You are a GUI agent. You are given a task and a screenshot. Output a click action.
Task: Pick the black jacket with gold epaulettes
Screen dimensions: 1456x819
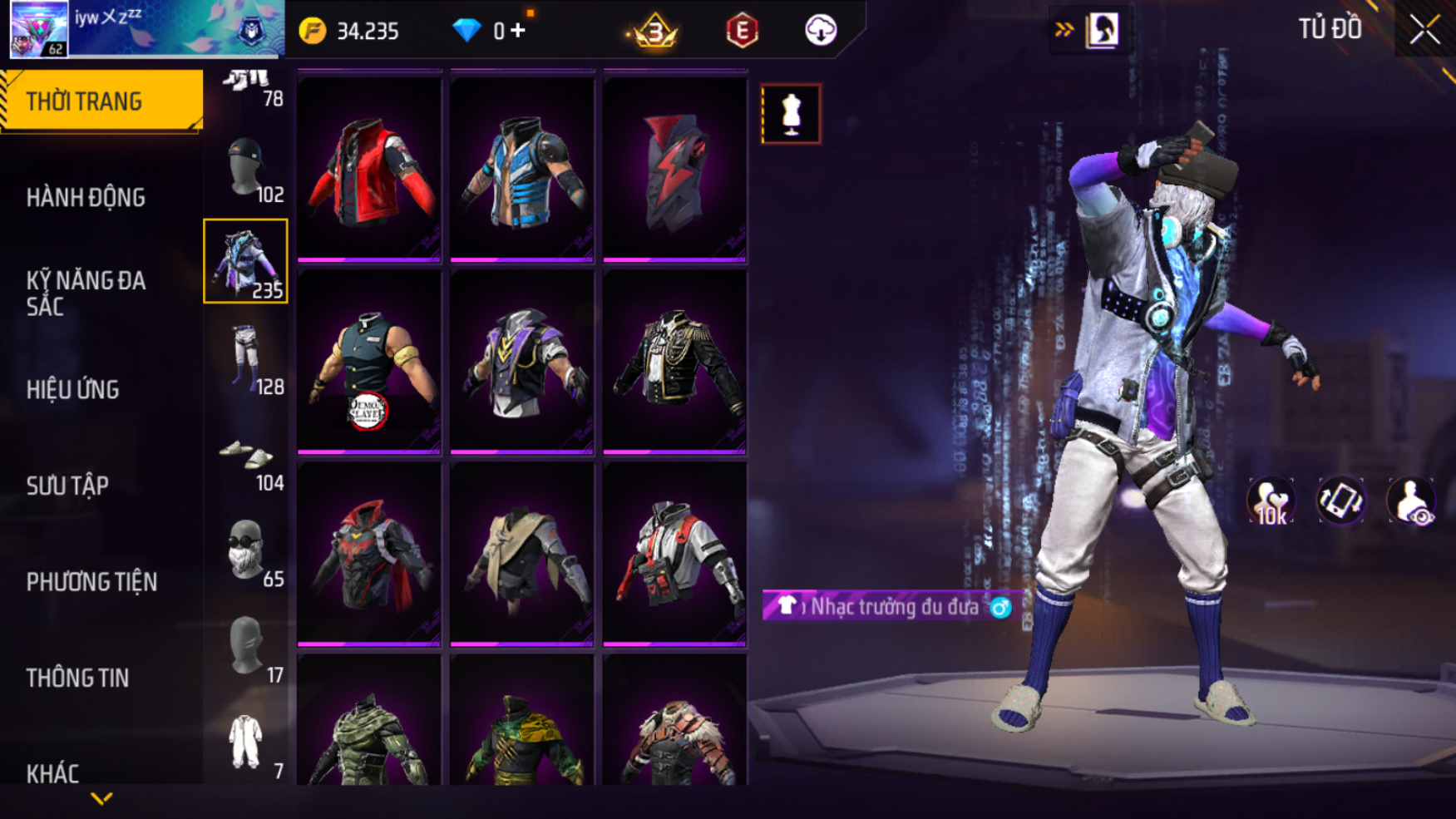[674, 362]
